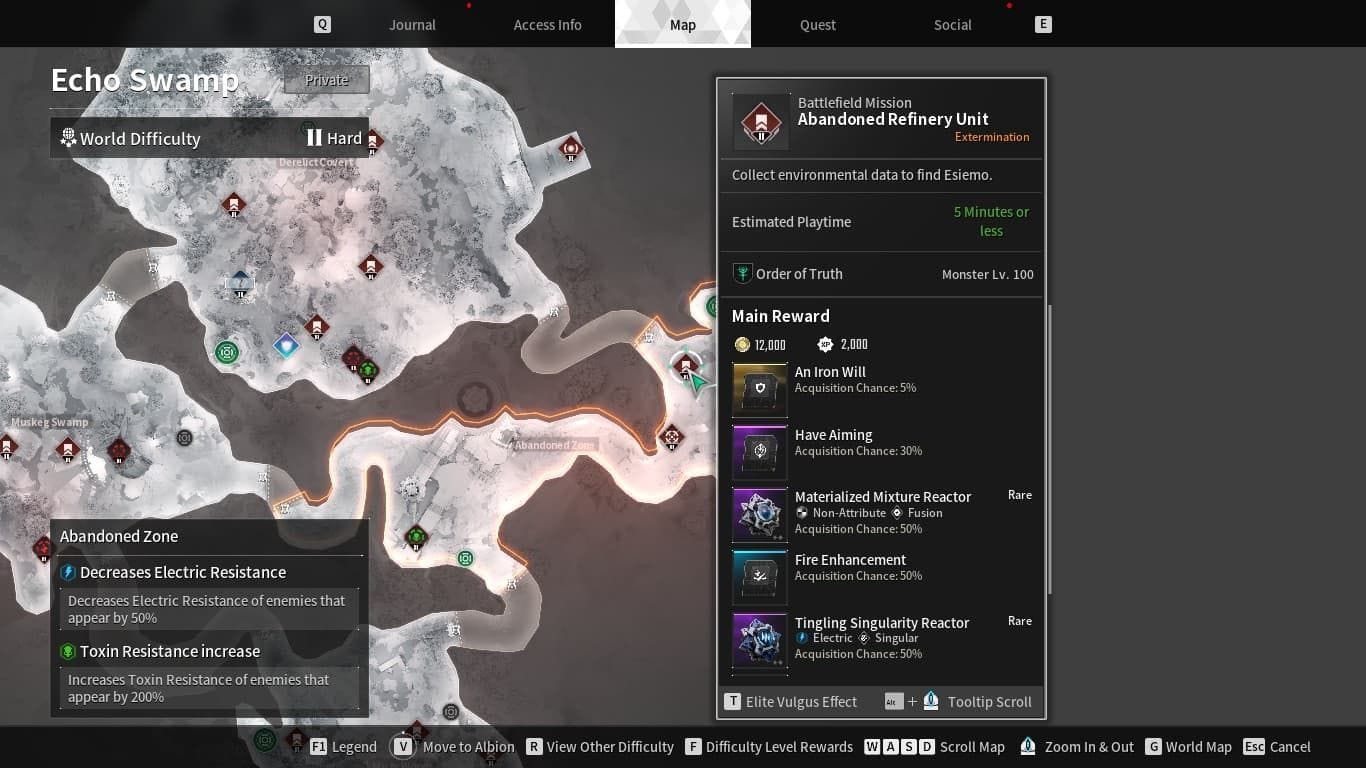
Task: Open the map Legend
Action: coord(352,746)
